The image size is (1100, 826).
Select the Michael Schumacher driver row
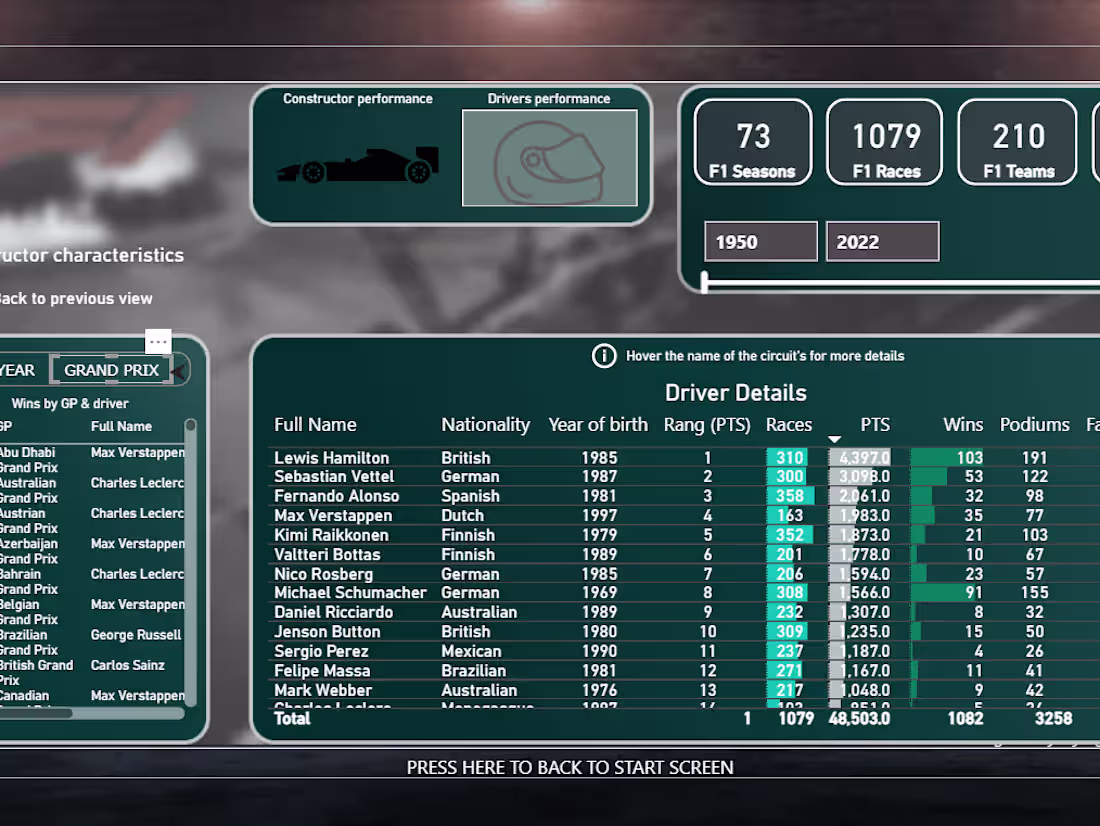point(350,593)
